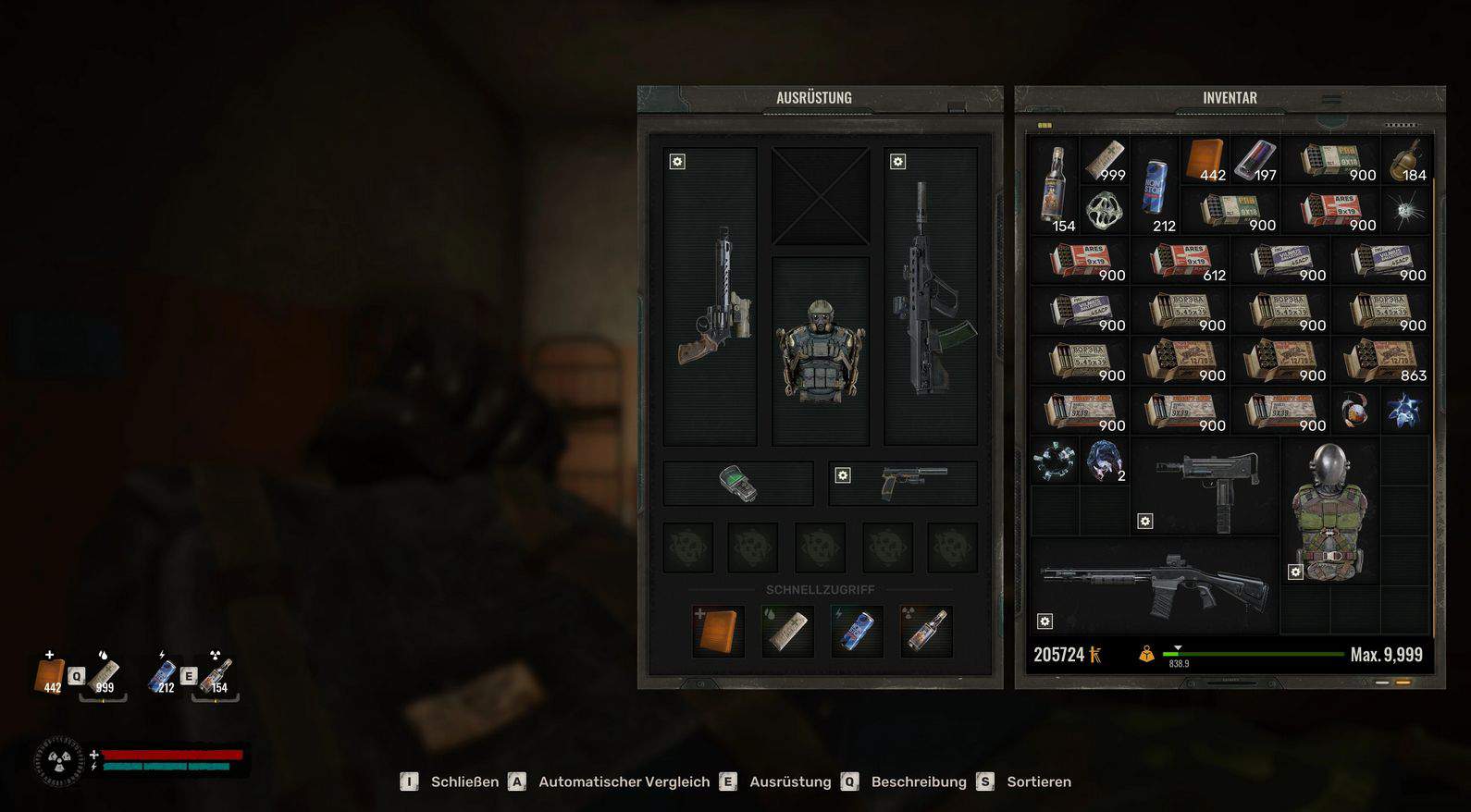Select the quick access energy drink can
This screenshot has width=1471, height=812.
(x=857, y=631)
